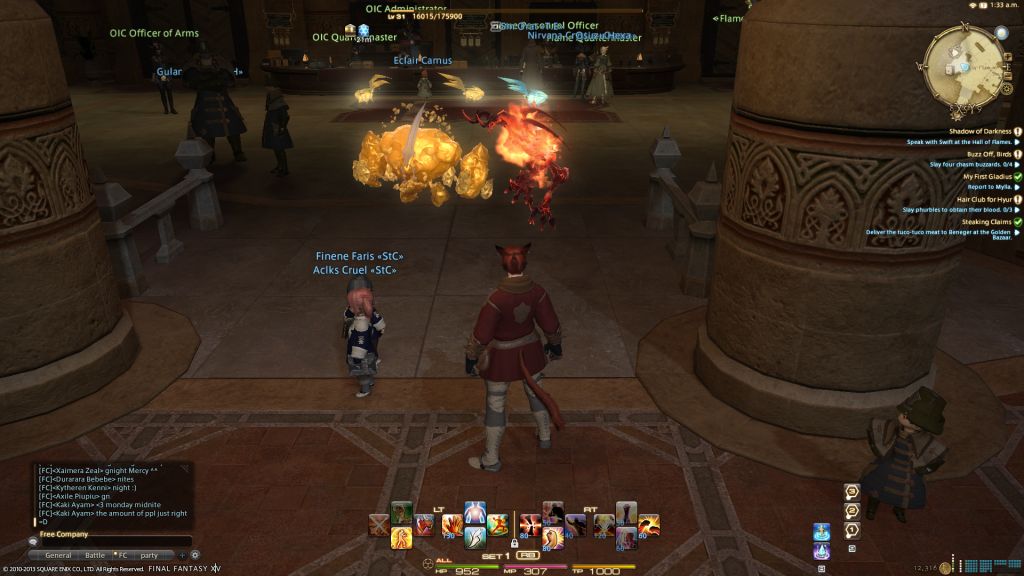Toggle the hotbar lock icon

pos(514,543)
